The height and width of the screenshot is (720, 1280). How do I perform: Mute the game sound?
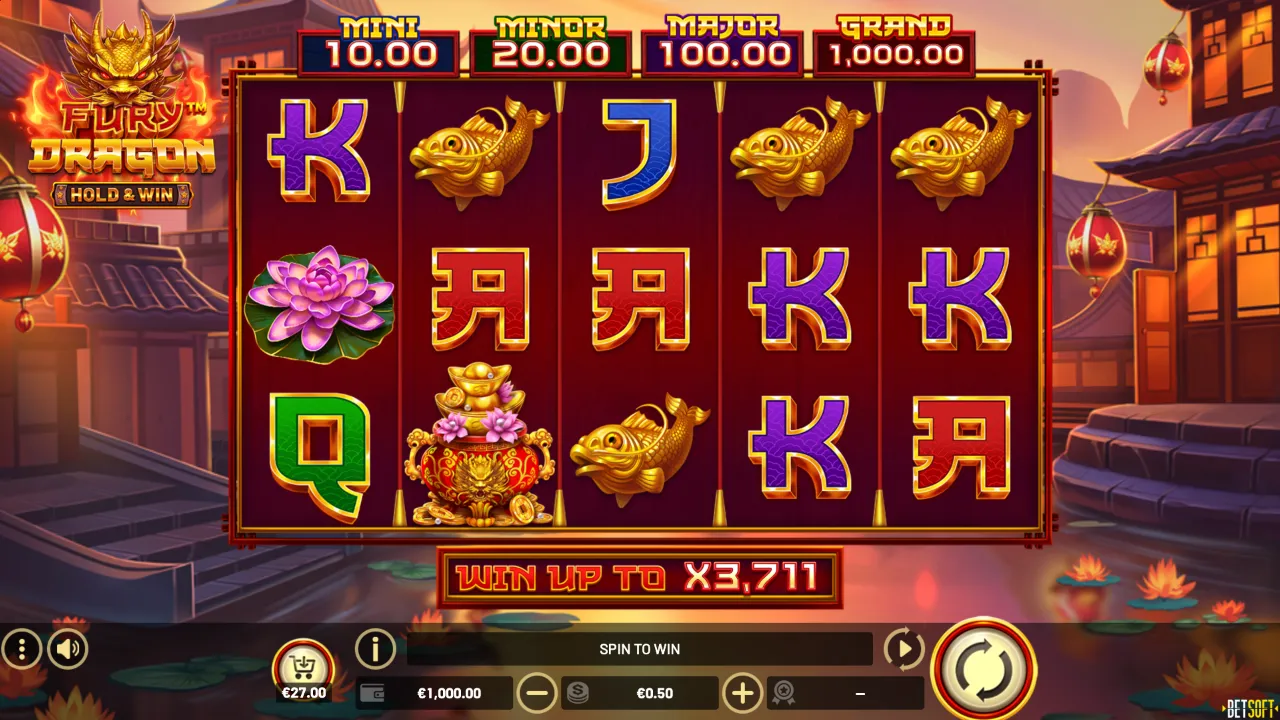(x=65, y=649)
